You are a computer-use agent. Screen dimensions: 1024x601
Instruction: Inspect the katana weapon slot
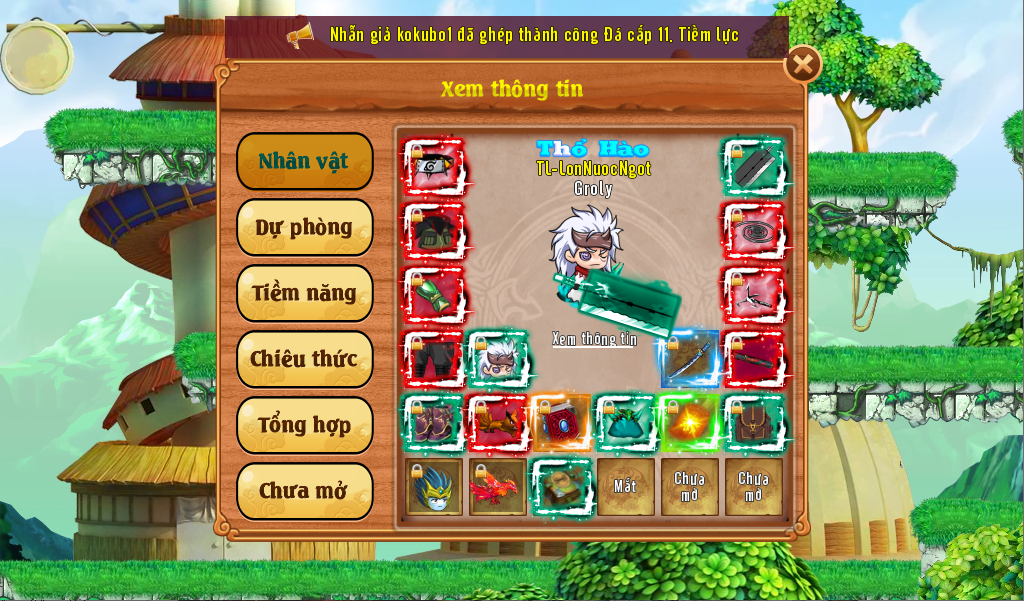[690, 359]
